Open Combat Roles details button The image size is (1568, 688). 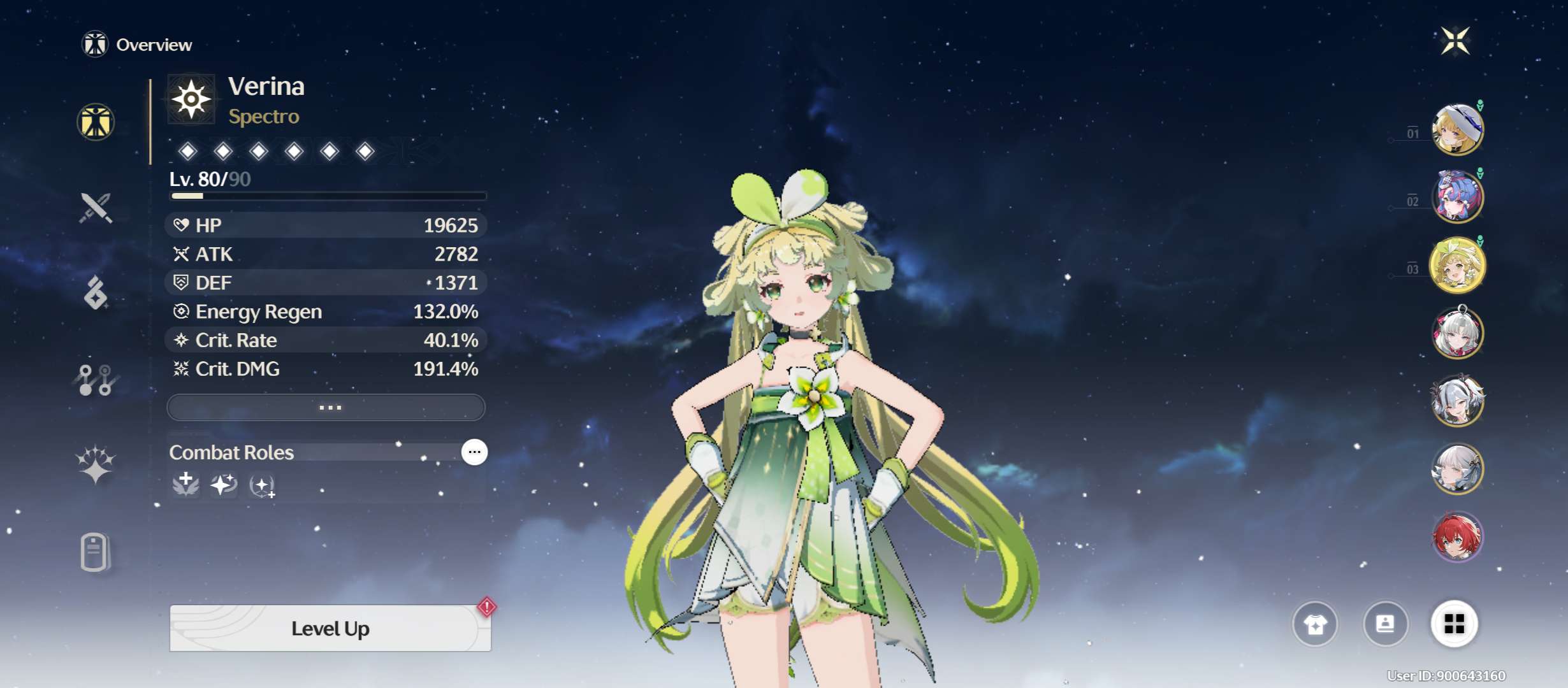tap(474, 452)
